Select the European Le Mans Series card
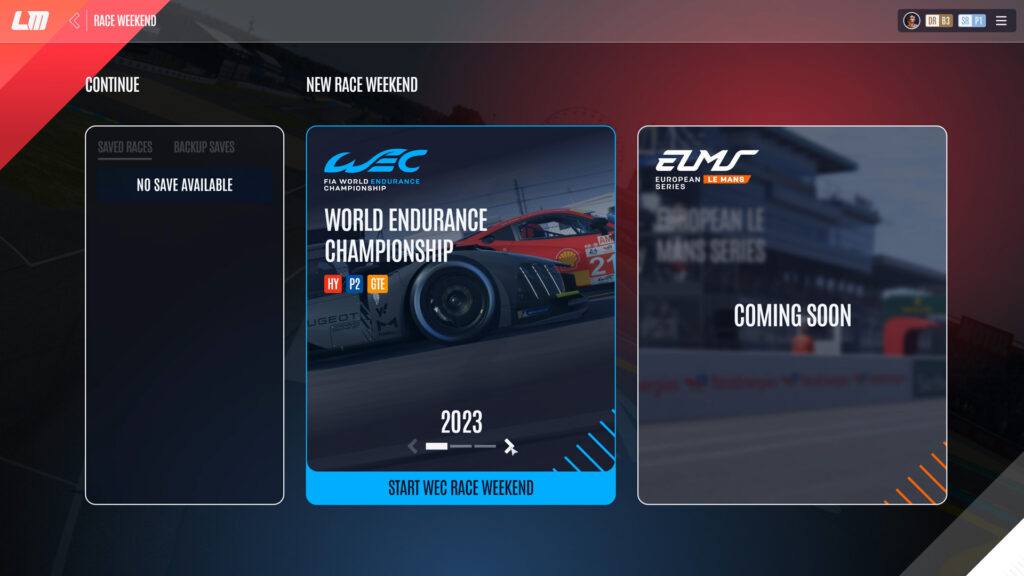The height and width of the screenshot is (576, 1024). tap(791, 315)
